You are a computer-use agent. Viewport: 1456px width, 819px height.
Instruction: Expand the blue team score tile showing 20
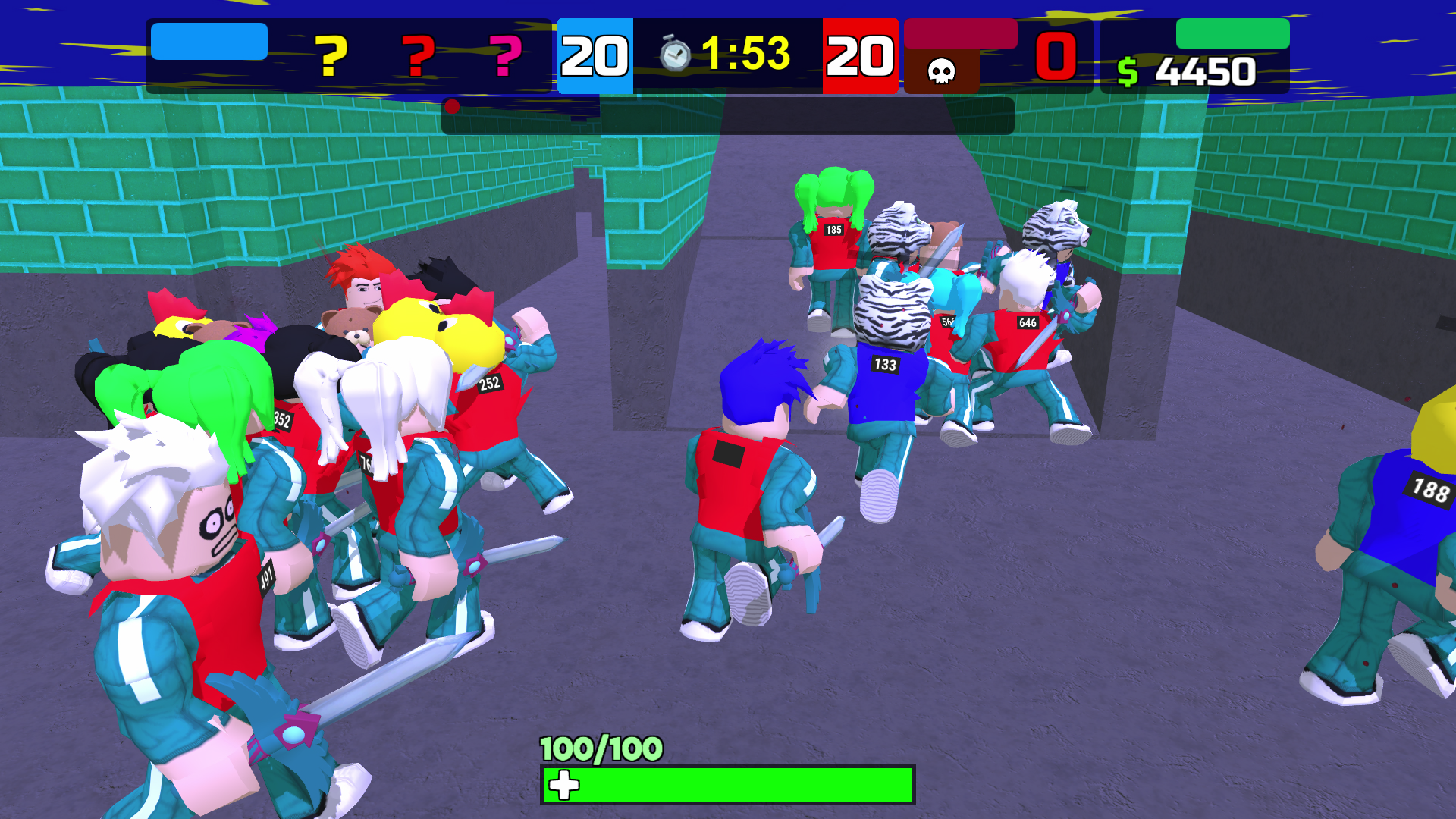tap(594, 55)
